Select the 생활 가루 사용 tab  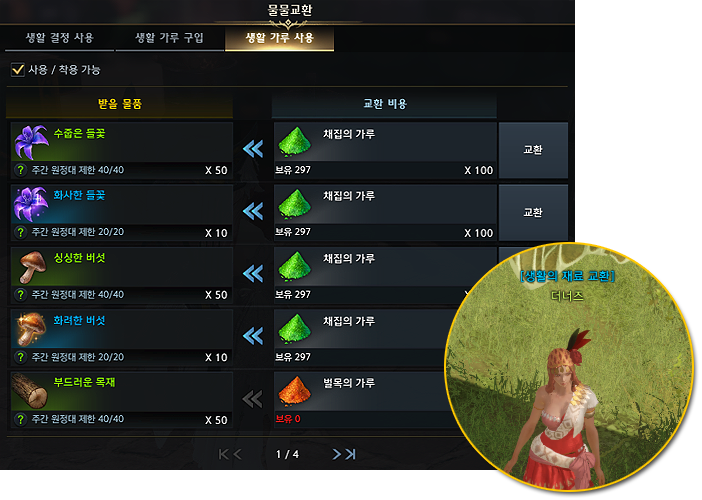coord(278,39)
